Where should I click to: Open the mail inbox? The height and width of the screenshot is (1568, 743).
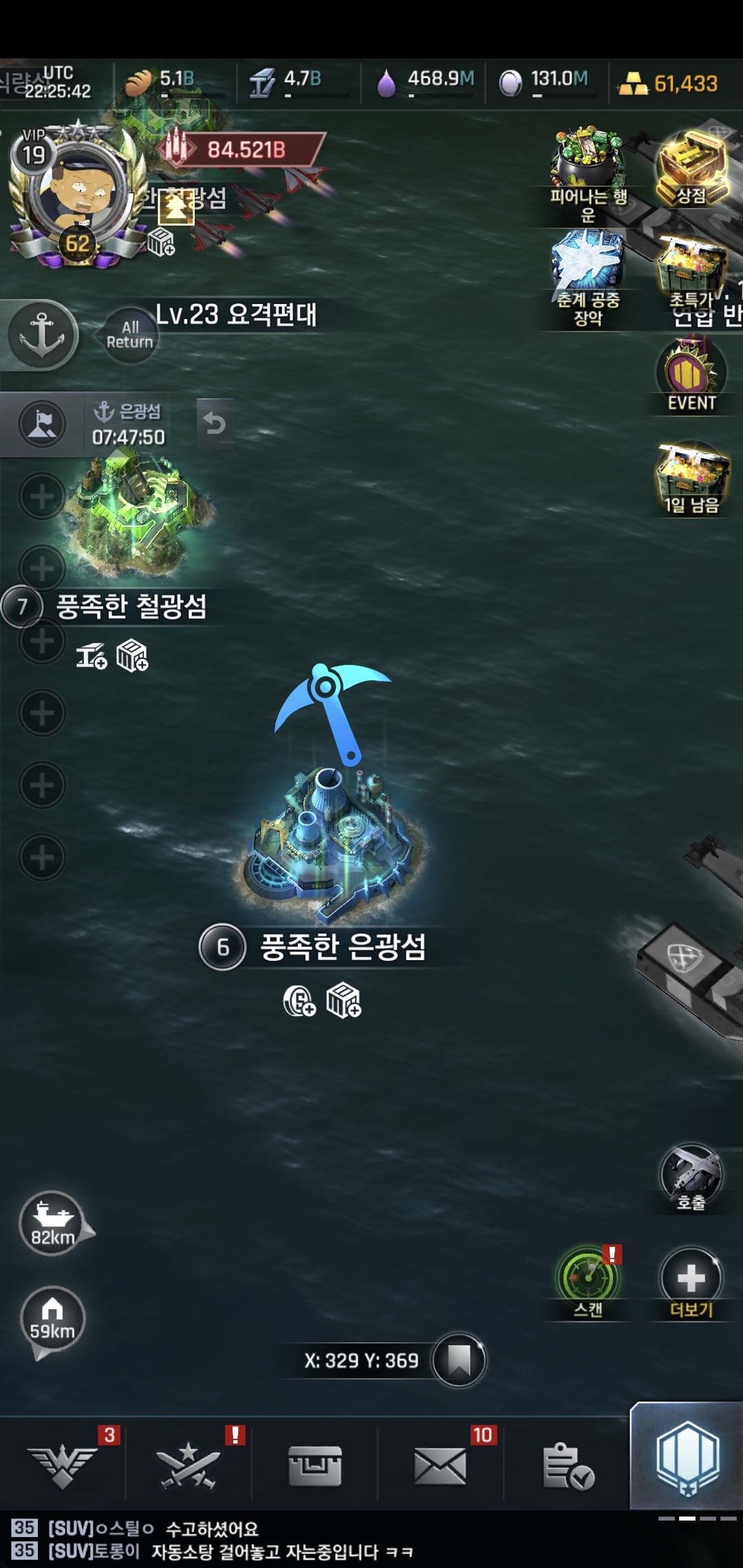click(x=440, y=1465)
